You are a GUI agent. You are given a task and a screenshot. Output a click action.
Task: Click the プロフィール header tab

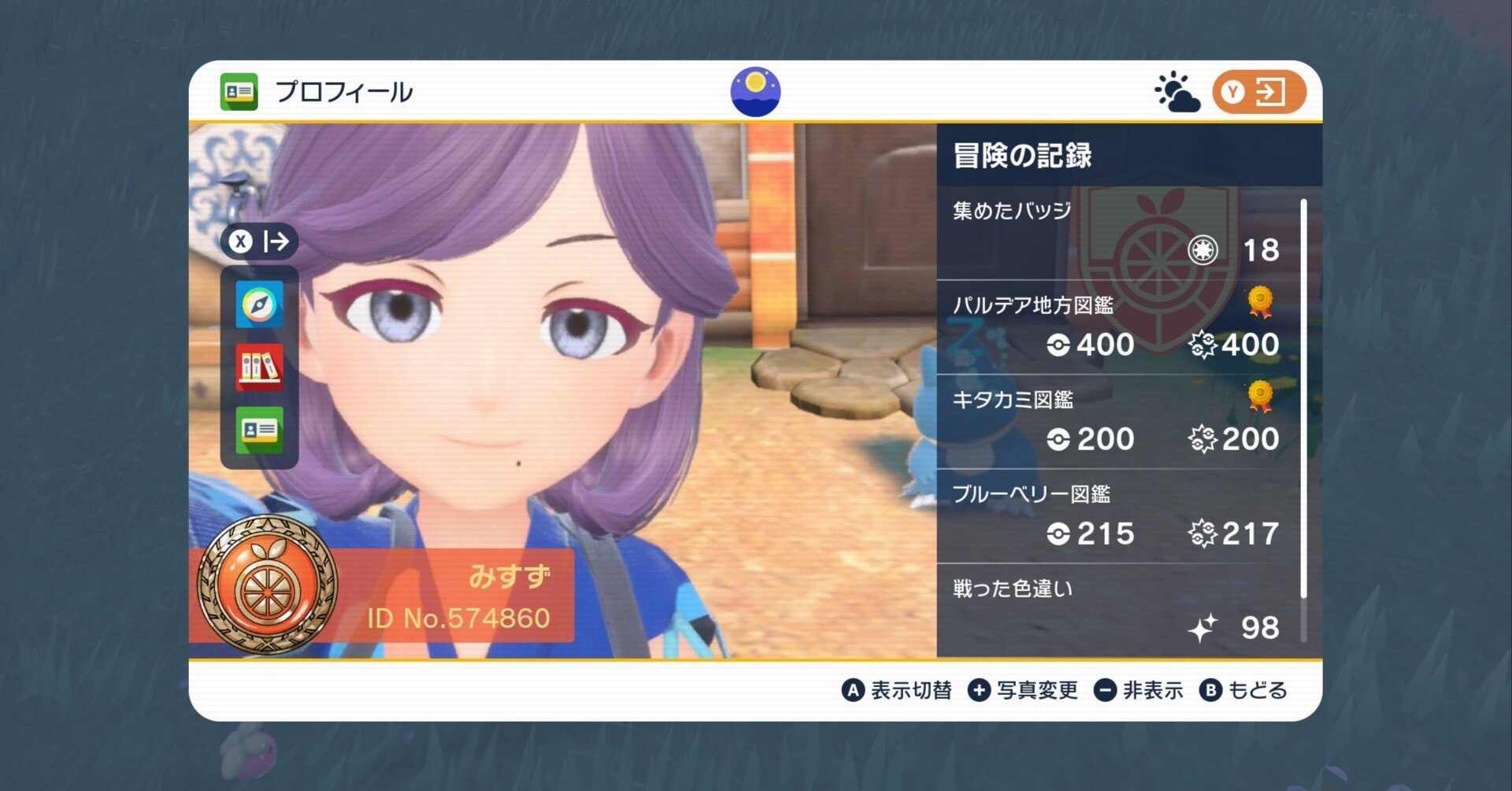315,91
